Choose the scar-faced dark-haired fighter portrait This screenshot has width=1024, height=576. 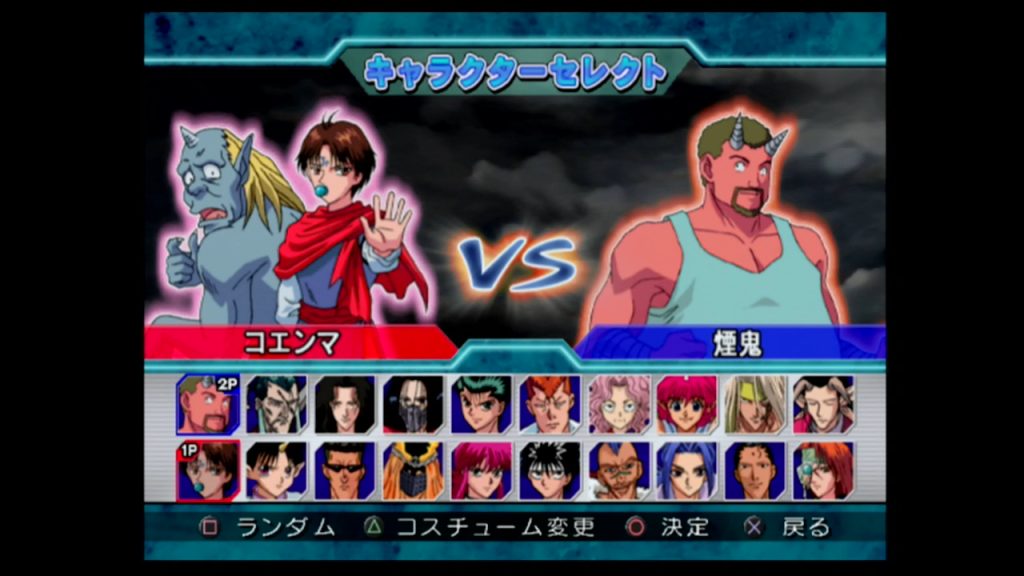276,404
